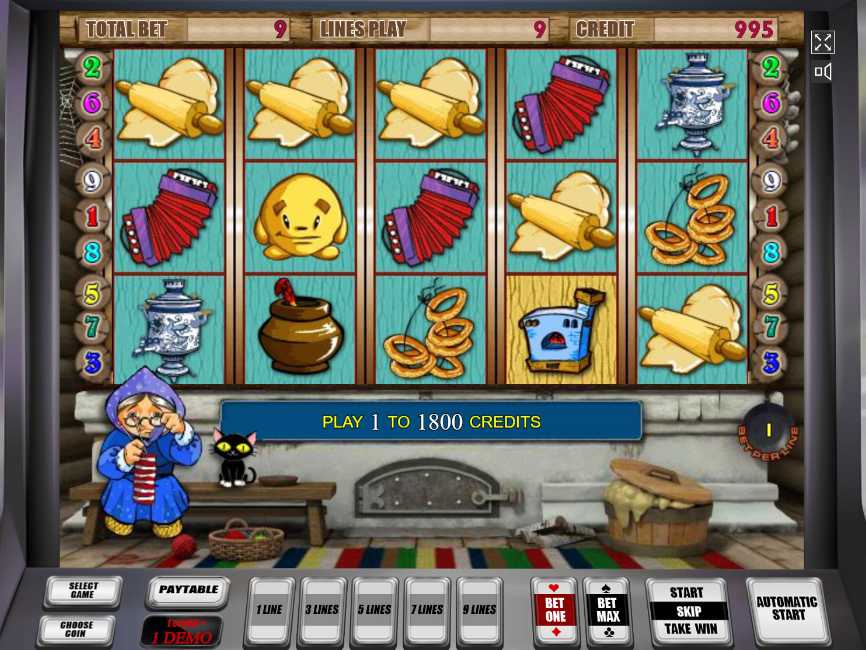The height and width of the screenshot is (650, 866).
Task: Select the 1 Line bet button
Action: [x=269, y=610]
